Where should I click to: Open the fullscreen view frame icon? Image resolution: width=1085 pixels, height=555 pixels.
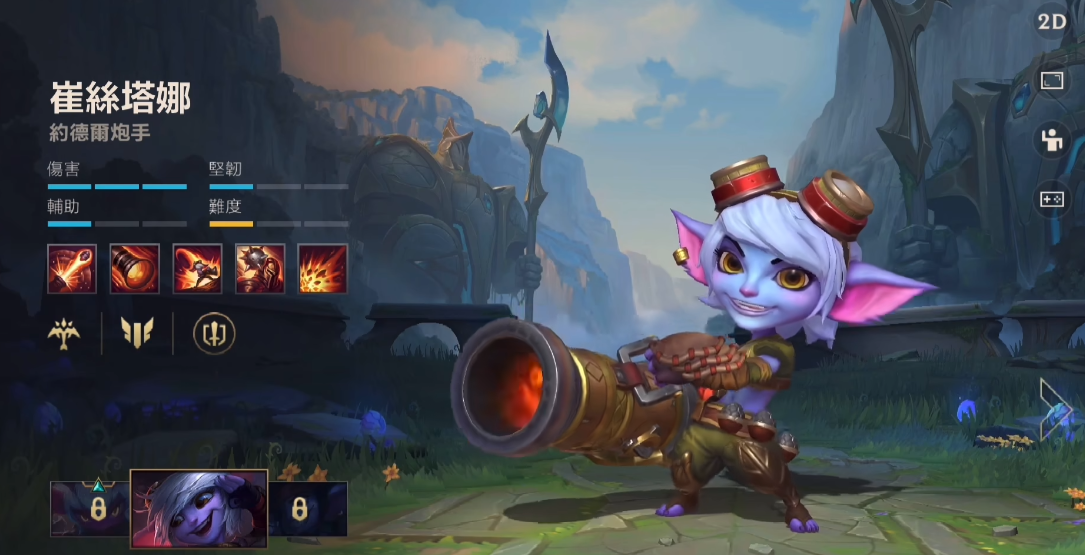[x=1051, y=80]
